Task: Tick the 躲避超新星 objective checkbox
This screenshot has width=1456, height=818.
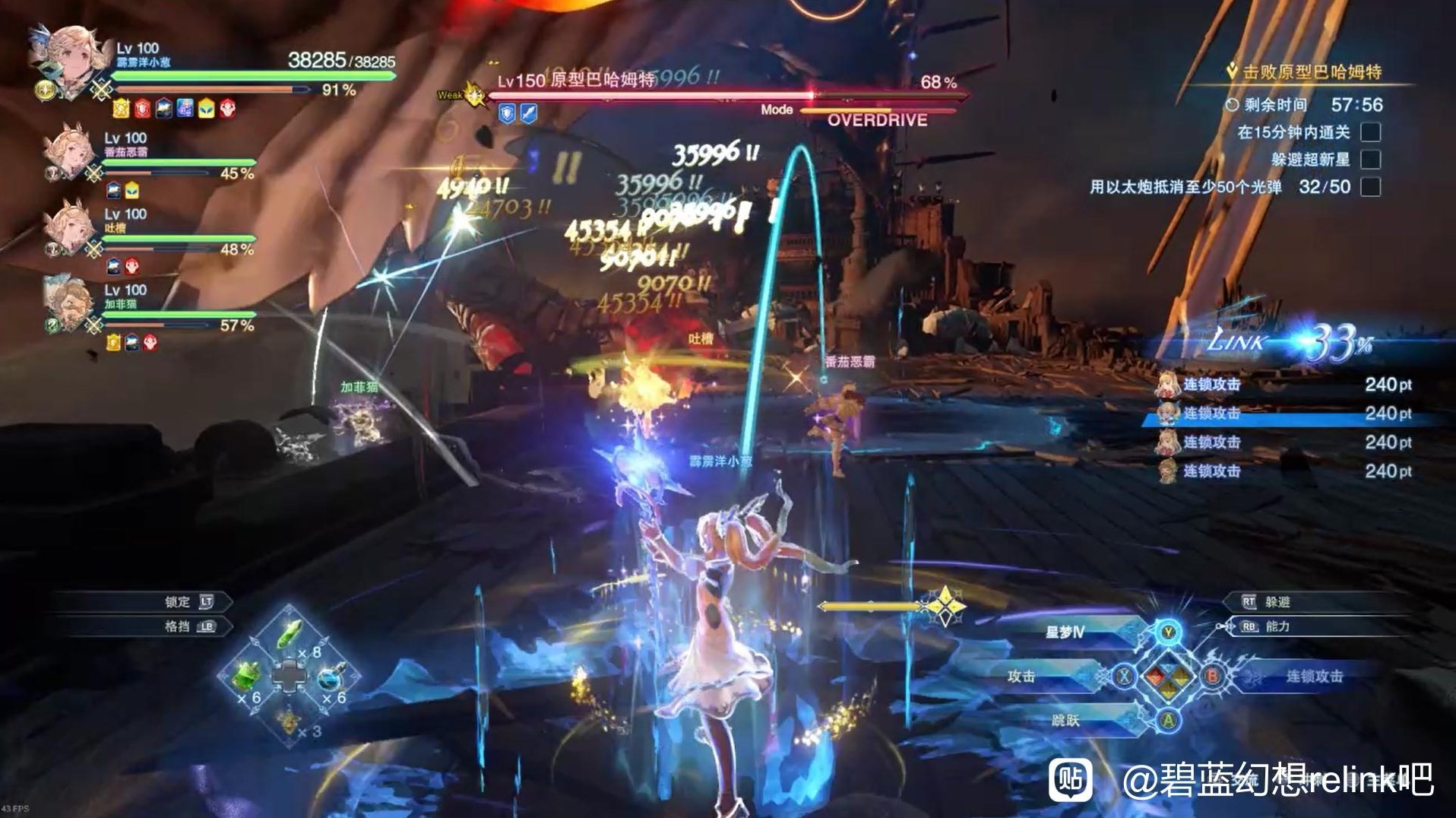Action: (1370, 159)
